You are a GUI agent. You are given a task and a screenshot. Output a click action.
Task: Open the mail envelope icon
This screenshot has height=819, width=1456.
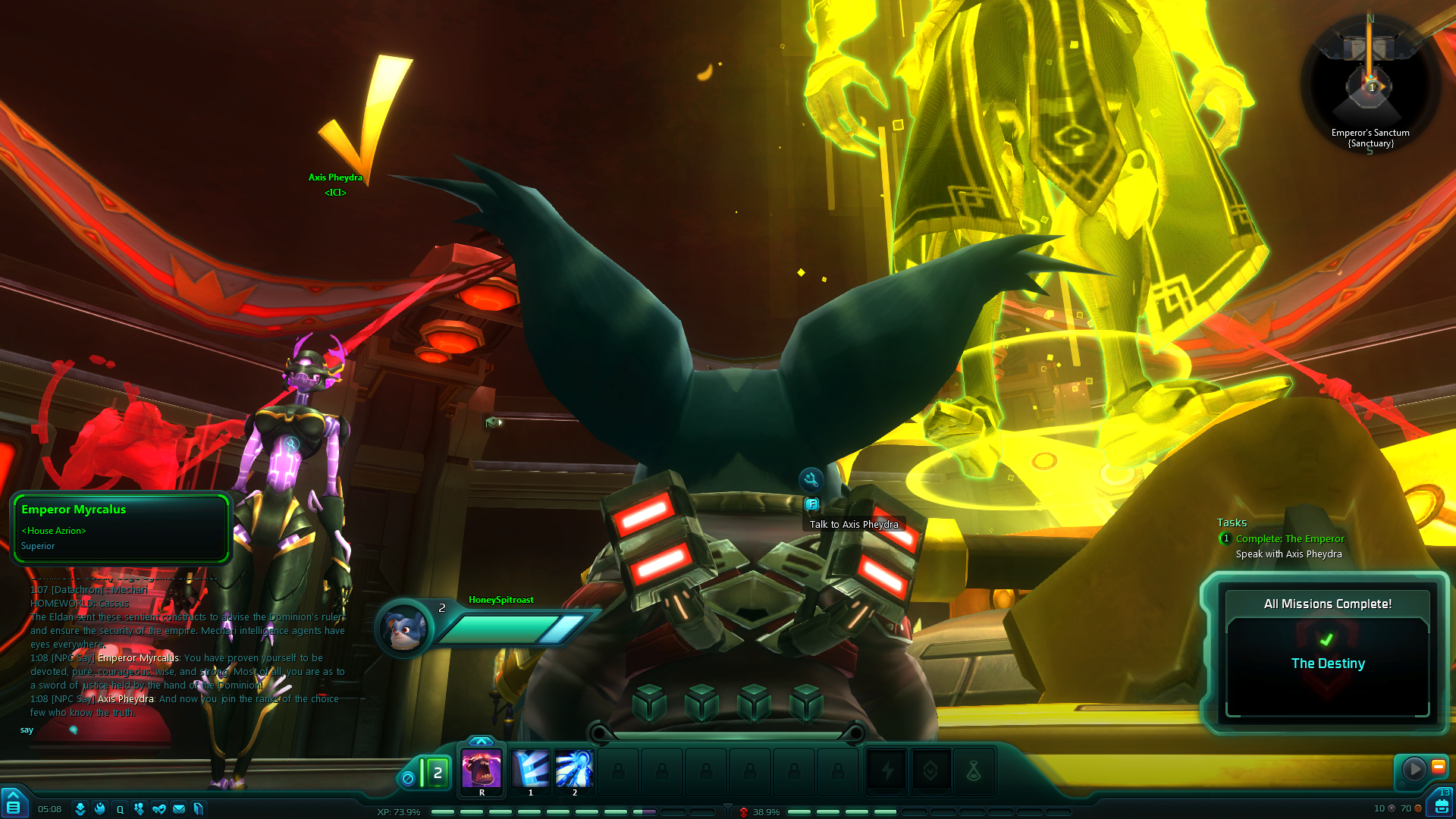[179, 809]
